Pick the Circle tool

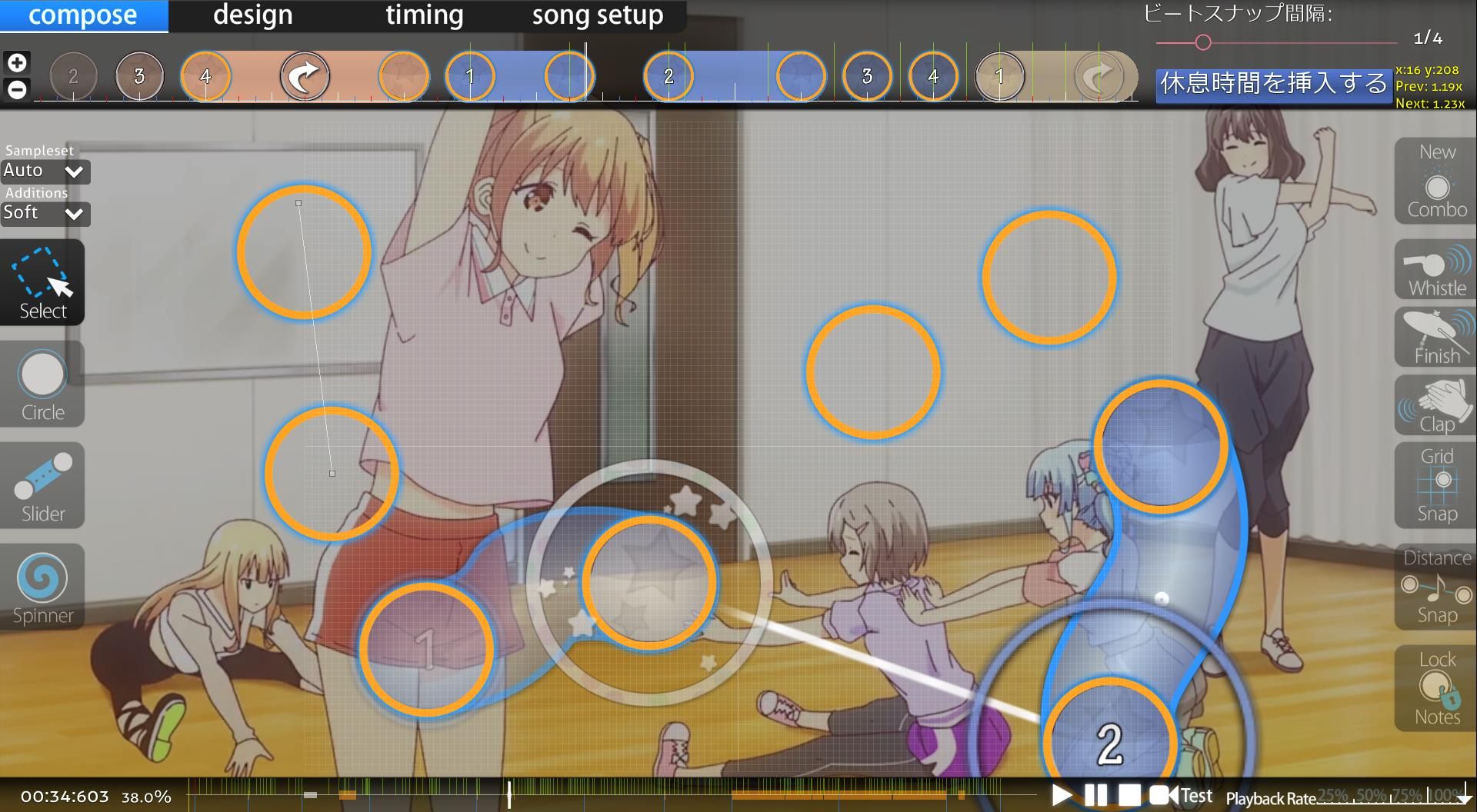(42, 384)
